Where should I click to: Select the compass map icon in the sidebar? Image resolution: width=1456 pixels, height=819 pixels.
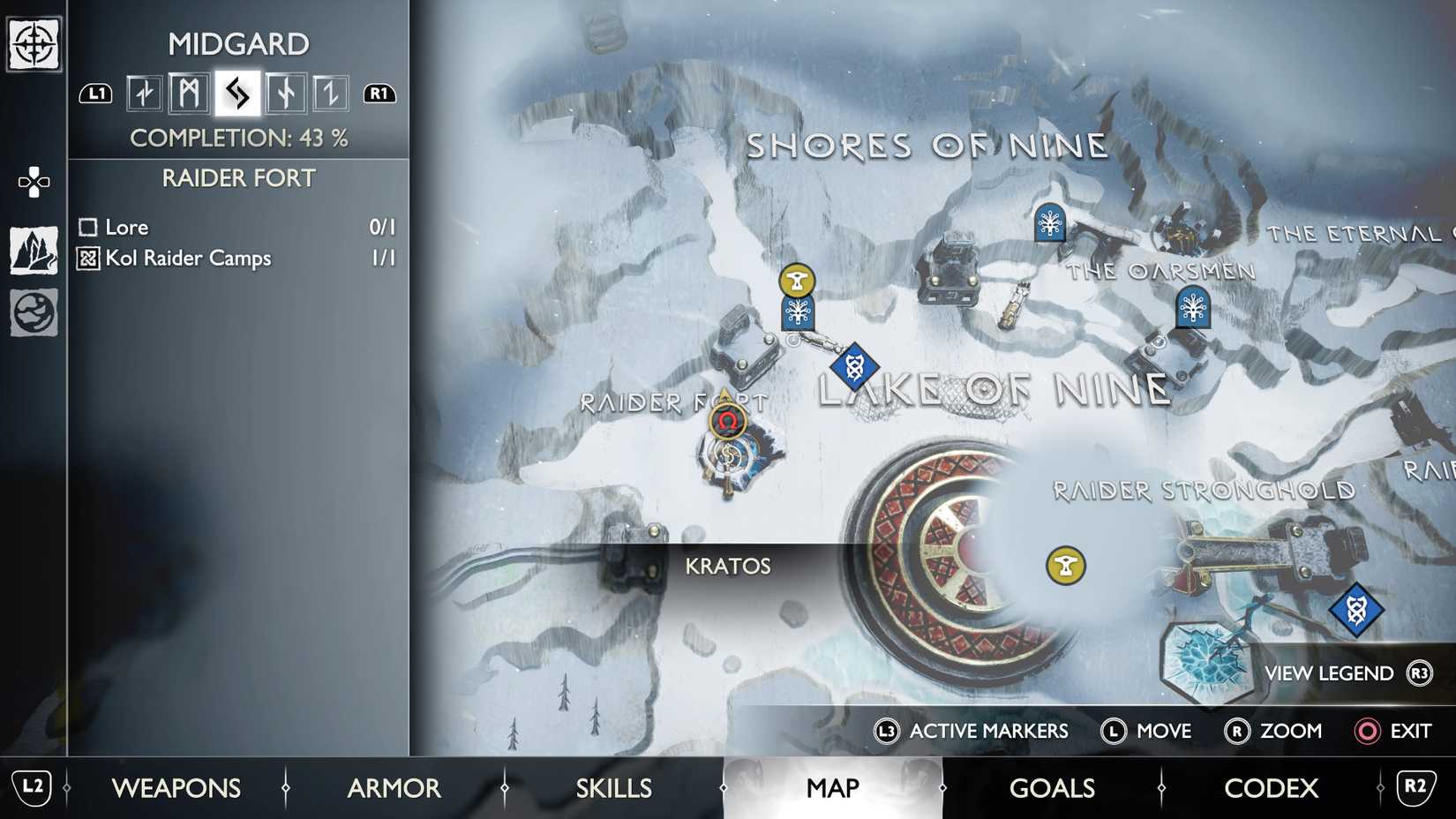click(32, 42)
